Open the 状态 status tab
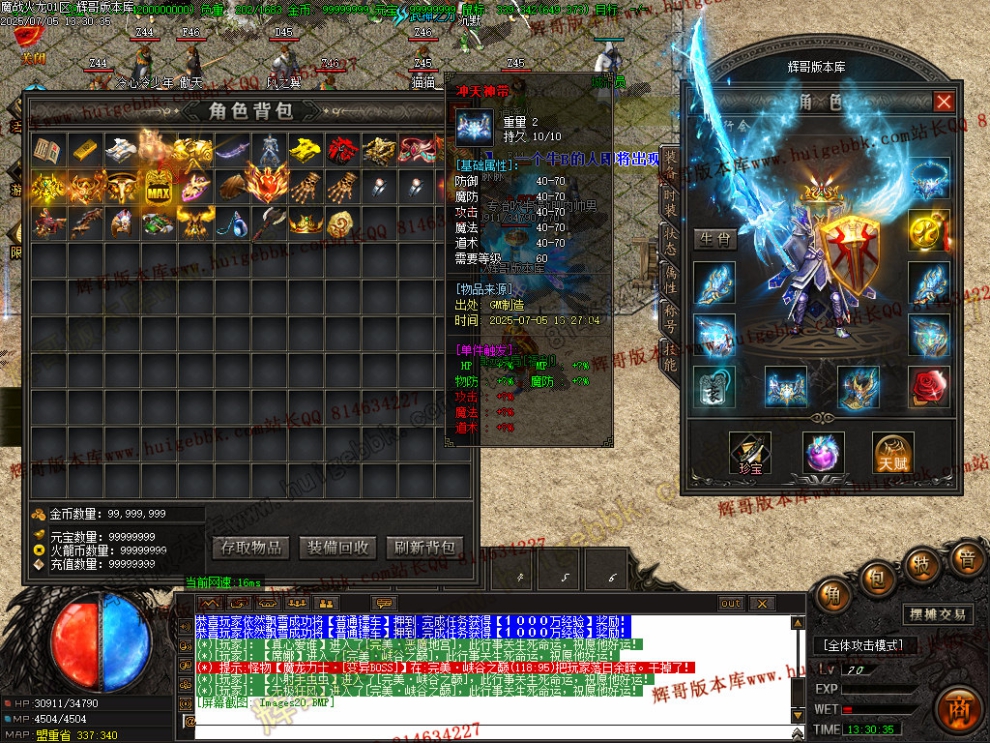 pyautogui.click(x=671, y=241)
